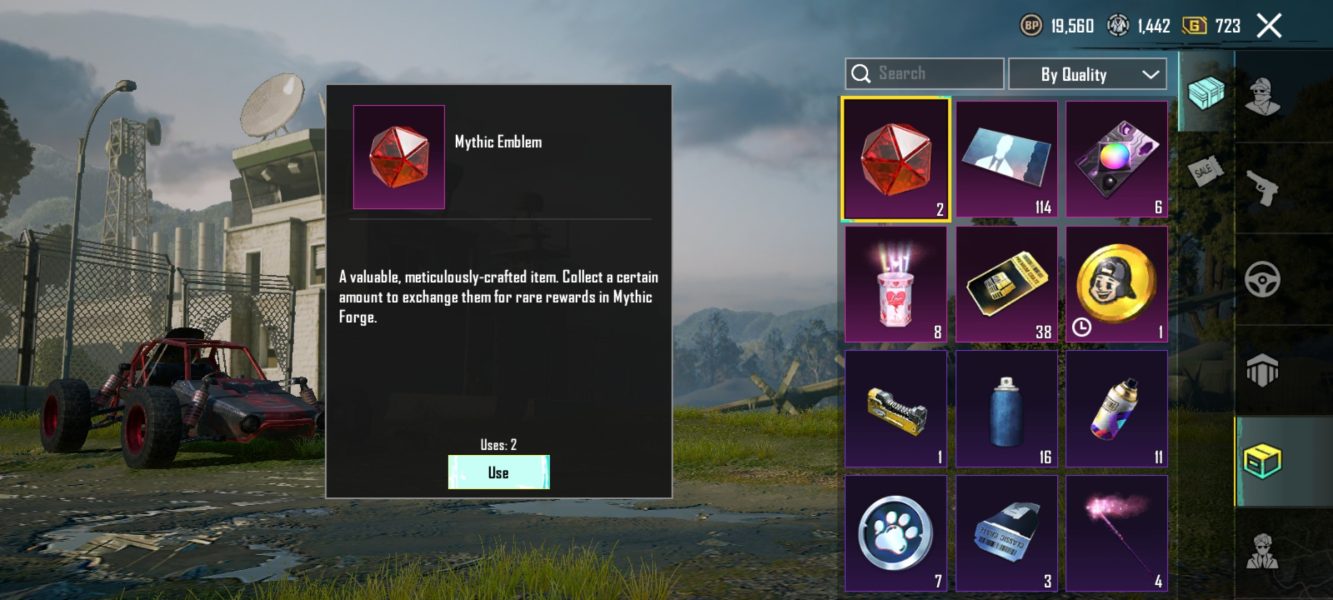Image resolution: width=1333 pixels, height=600 pixels.
Task: Select the blue ticket voucher item
Action: click(1006, 533)
